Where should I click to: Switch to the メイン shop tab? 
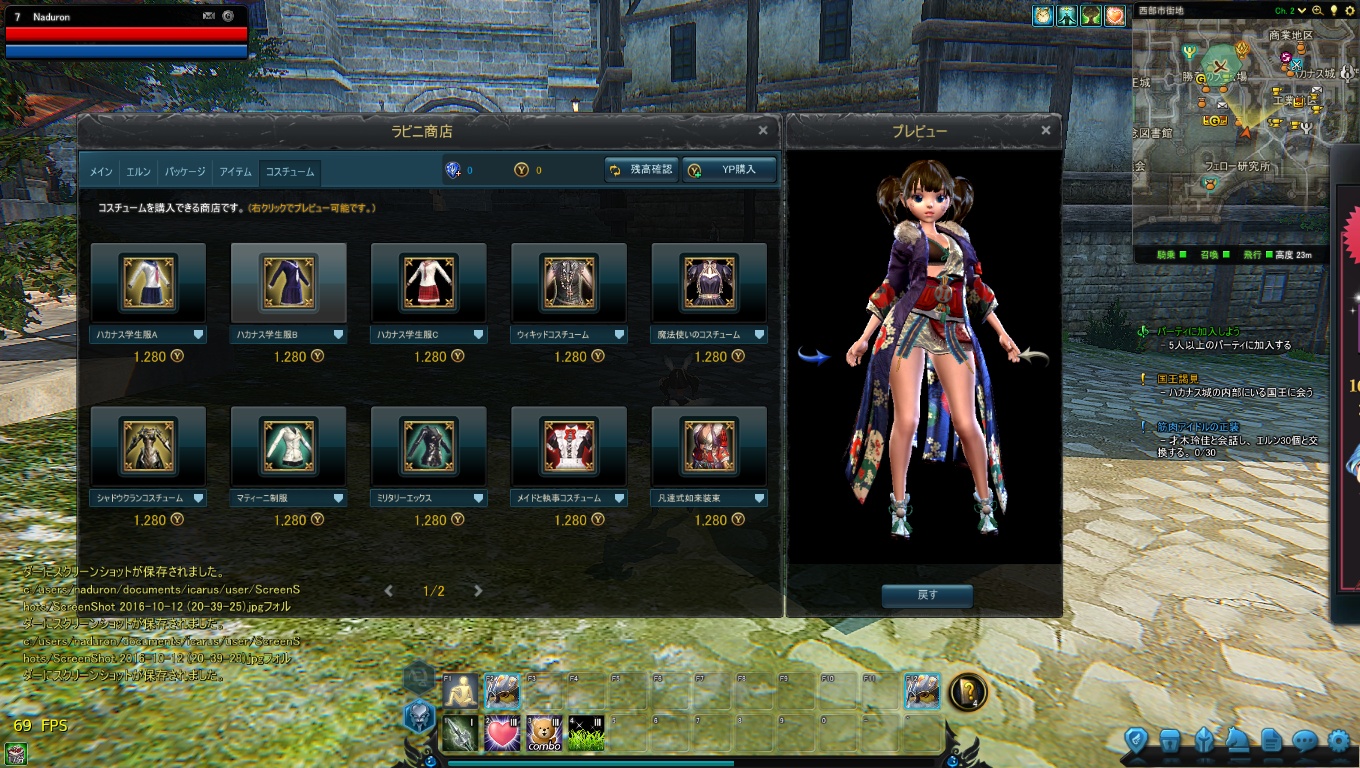coord(100,172)
